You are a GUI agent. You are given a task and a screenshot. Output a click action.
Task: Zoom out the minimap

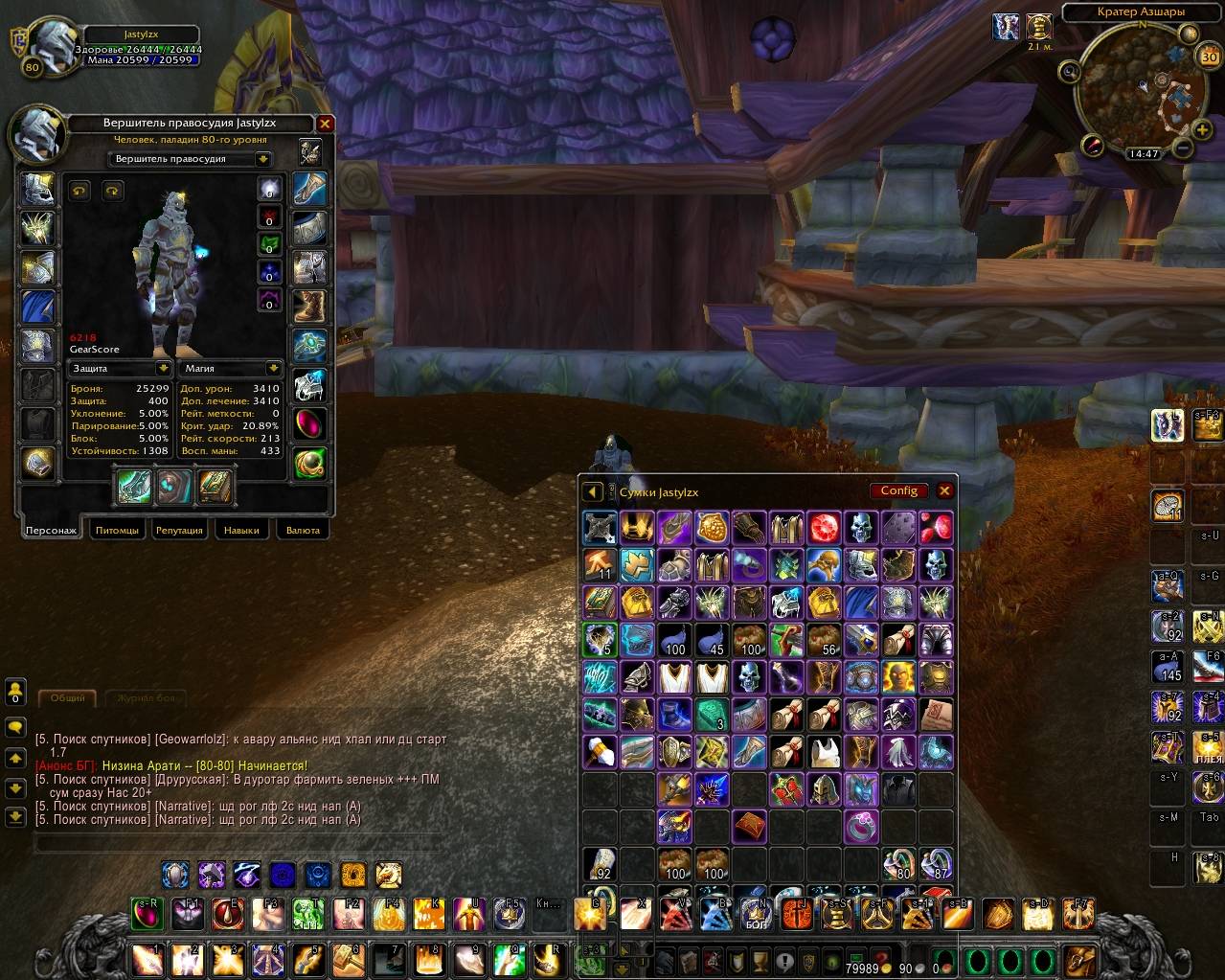point(1183,148)
